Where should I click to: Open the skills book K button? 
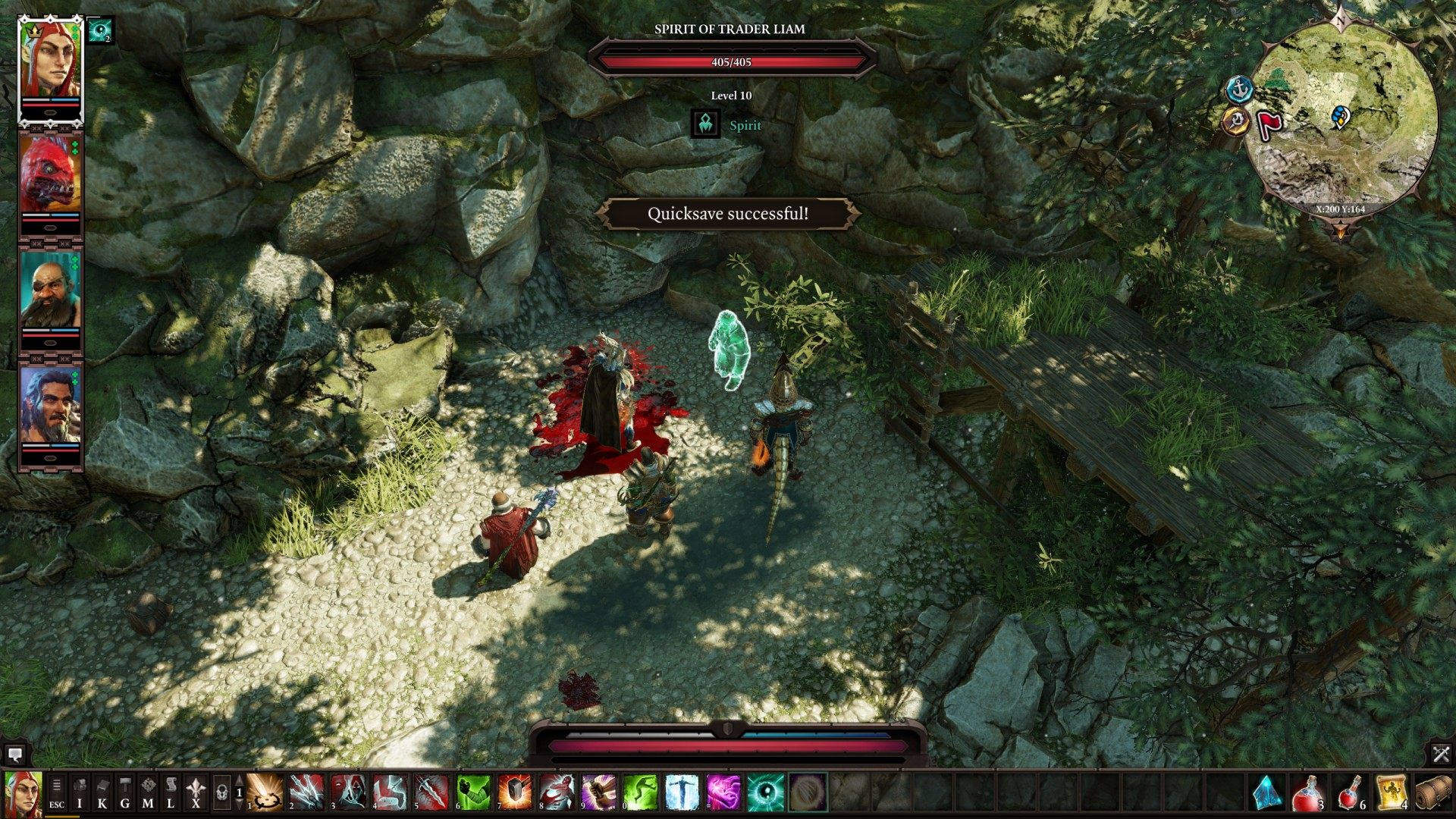102,793
